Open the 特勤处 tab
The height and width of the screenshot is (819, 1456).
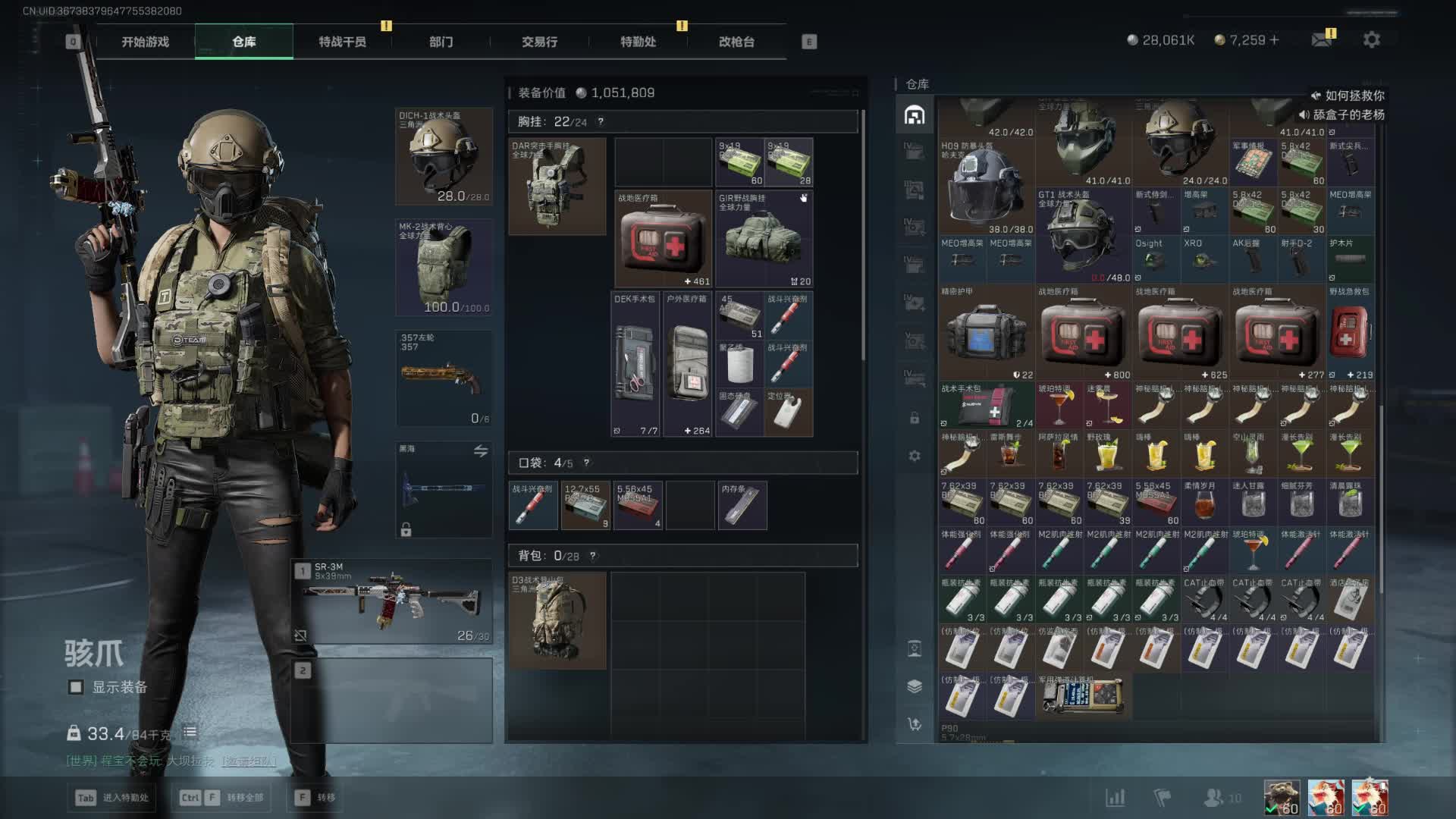click(638, 42)
